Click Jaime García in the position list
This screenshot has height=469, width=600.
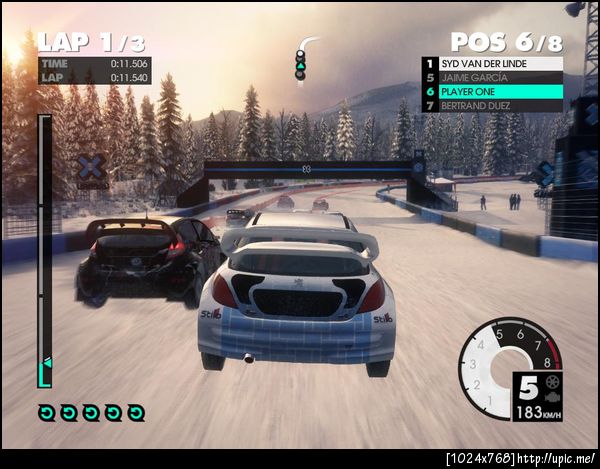[x=491, y=77]
